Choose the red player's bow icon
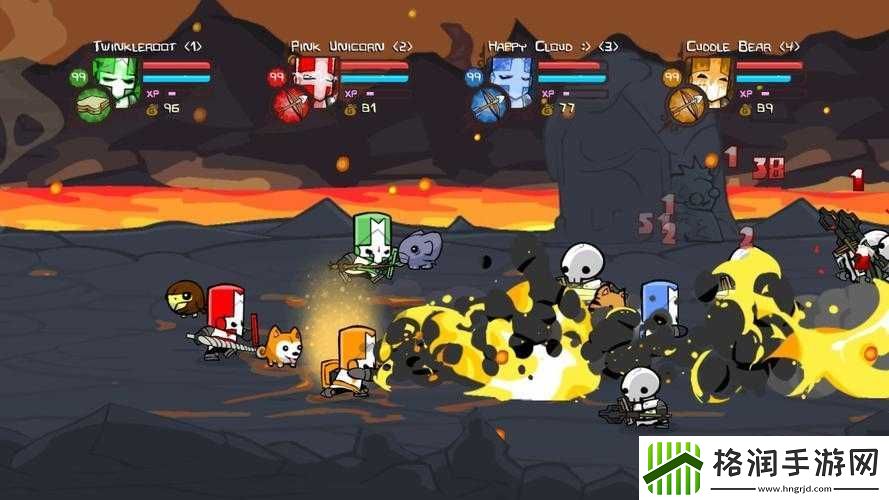Image resolution: width=889 pixels, height=500 pixels. [x=291, y=104]
